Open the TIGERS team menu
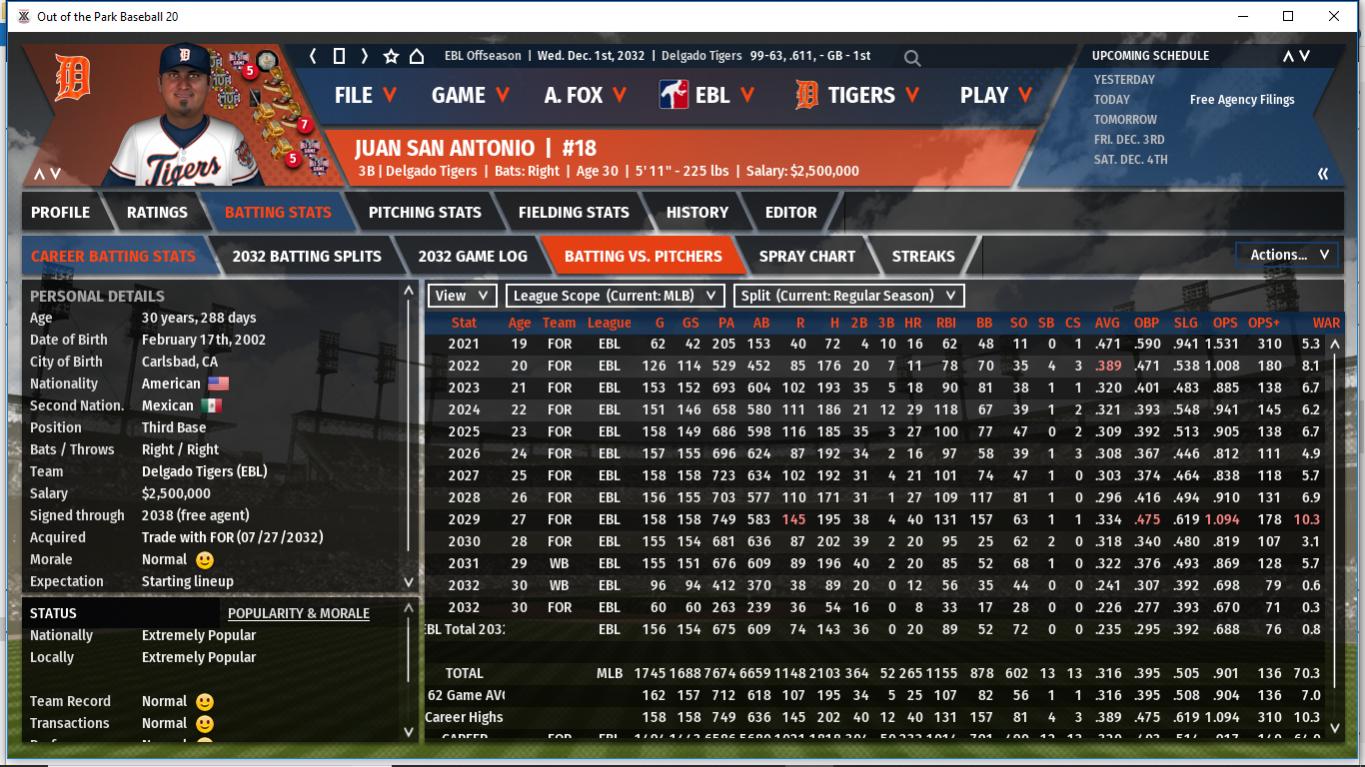Viewport: 1365px width, 767px height. [857, 95]
